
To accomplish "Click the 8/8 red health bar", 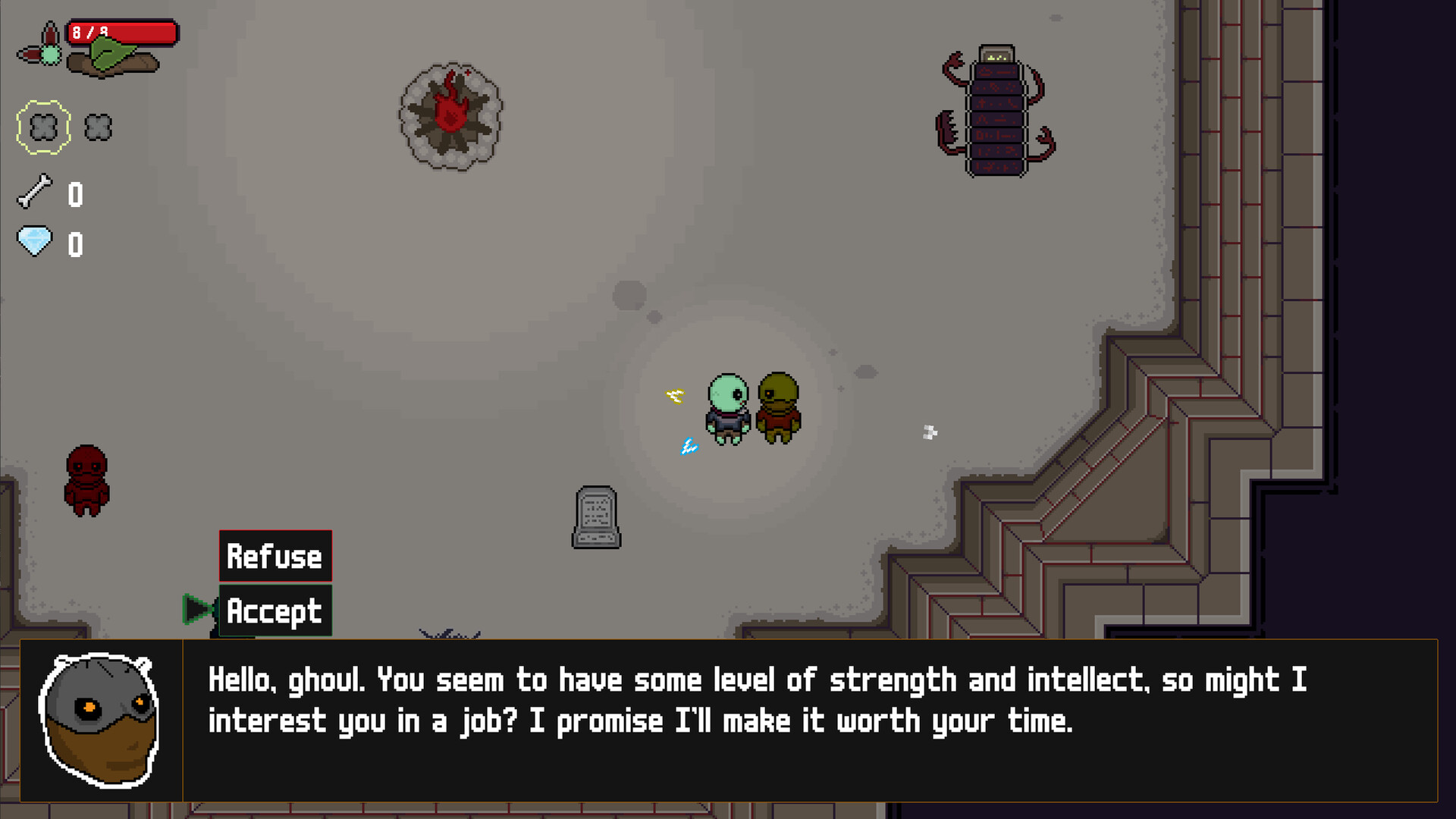I will point(121,33).
